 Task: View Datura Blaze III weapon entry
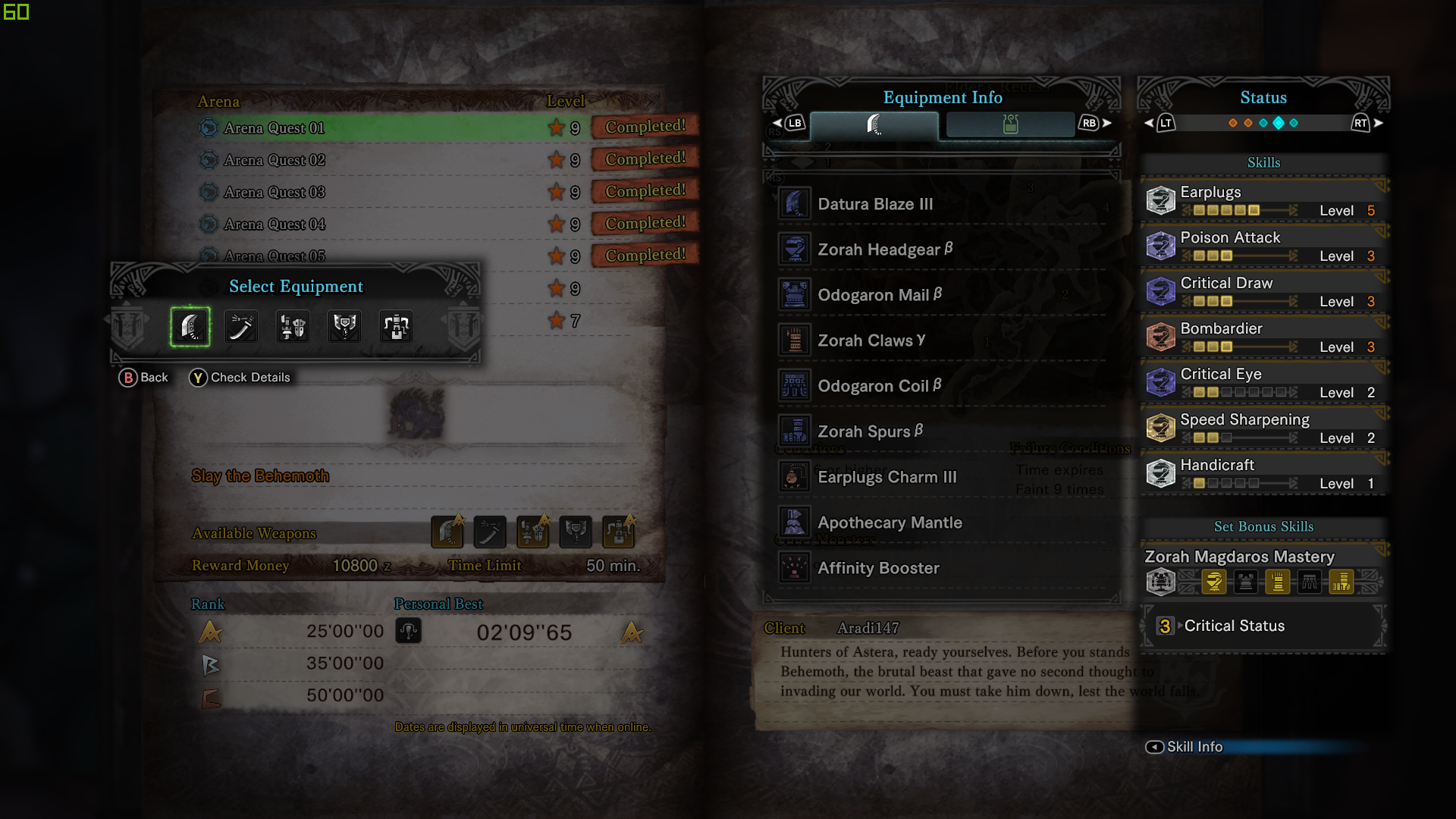(875, 204)
